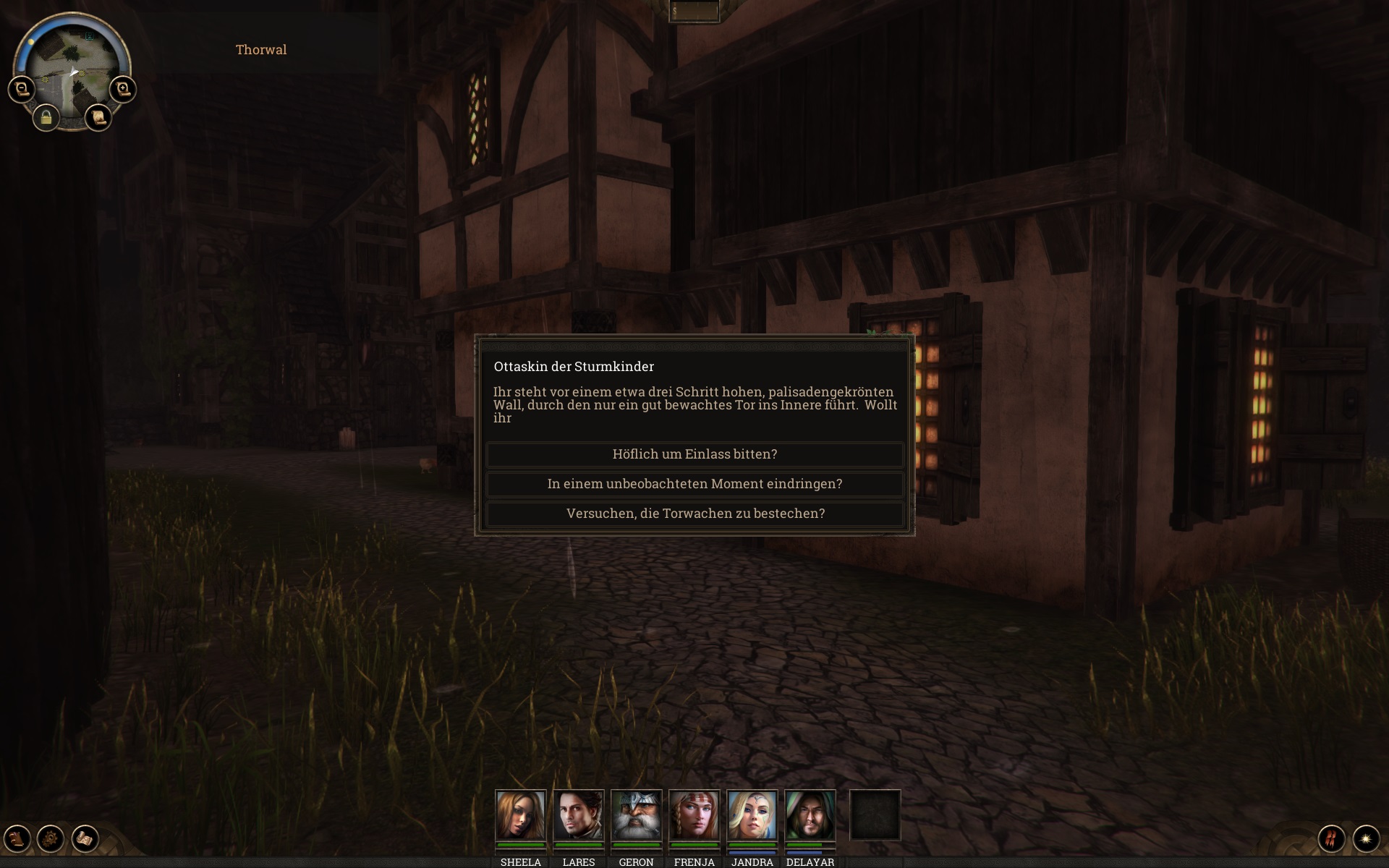The width and height of the screenshot is (1389, 868).
Task: Open the unrolled map scroll icon
Action: (x=85, y=838)
